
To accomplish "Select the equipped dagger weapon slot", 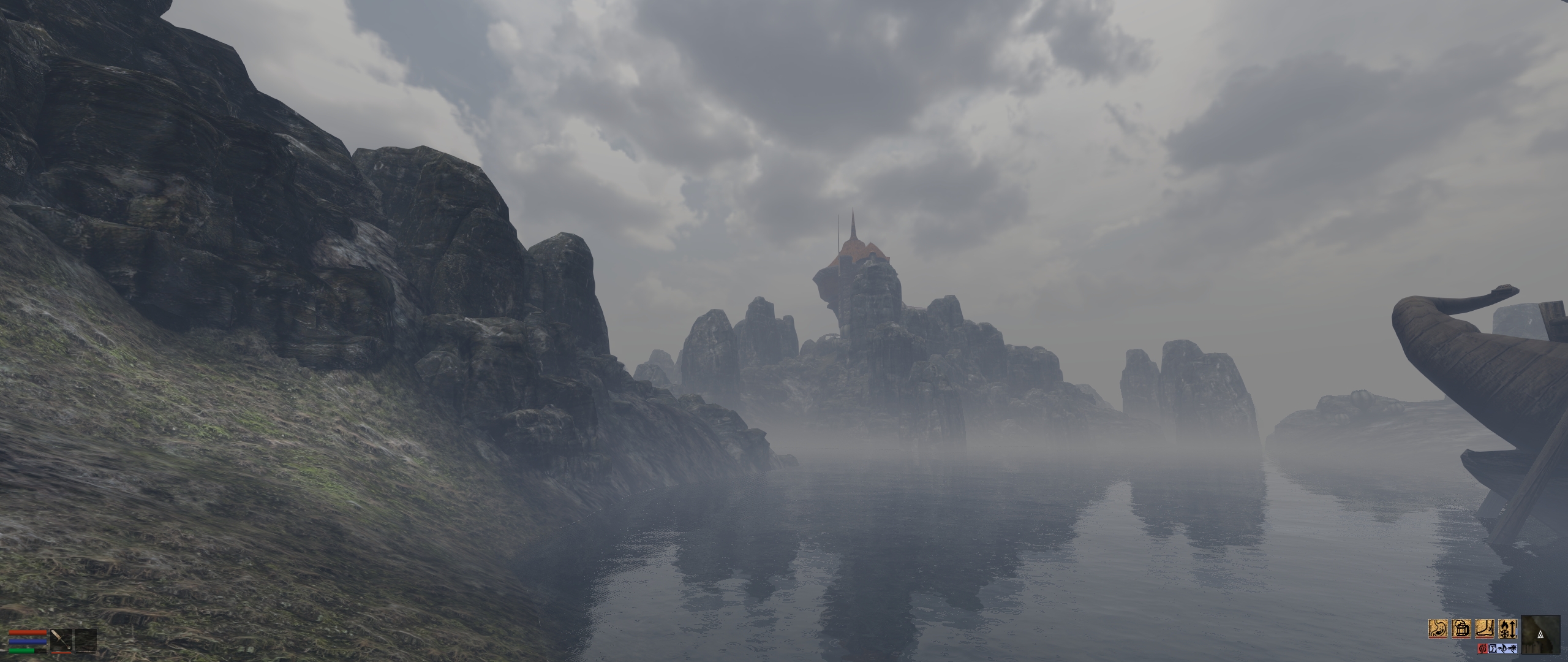I will (61, 641).
